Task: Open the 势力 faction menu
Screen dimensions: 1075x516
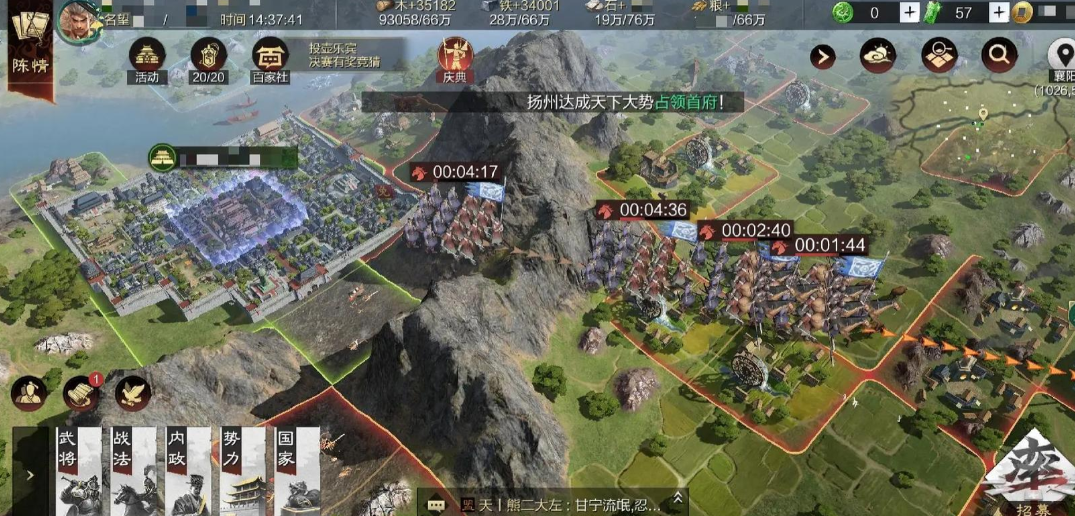Action: point(241,471)
